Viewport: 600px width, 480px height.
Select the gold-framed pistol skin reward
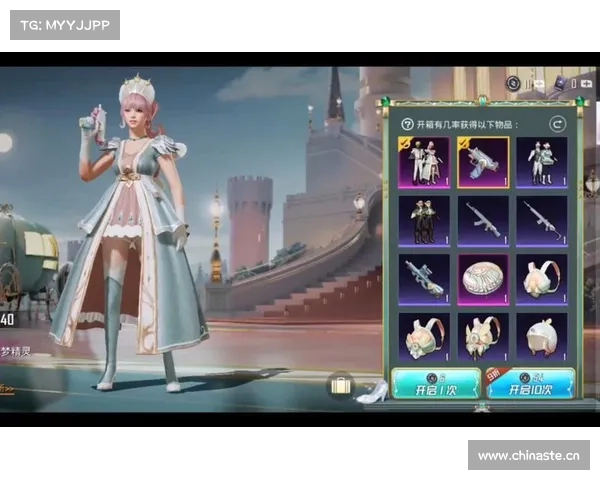coord(483,162)
